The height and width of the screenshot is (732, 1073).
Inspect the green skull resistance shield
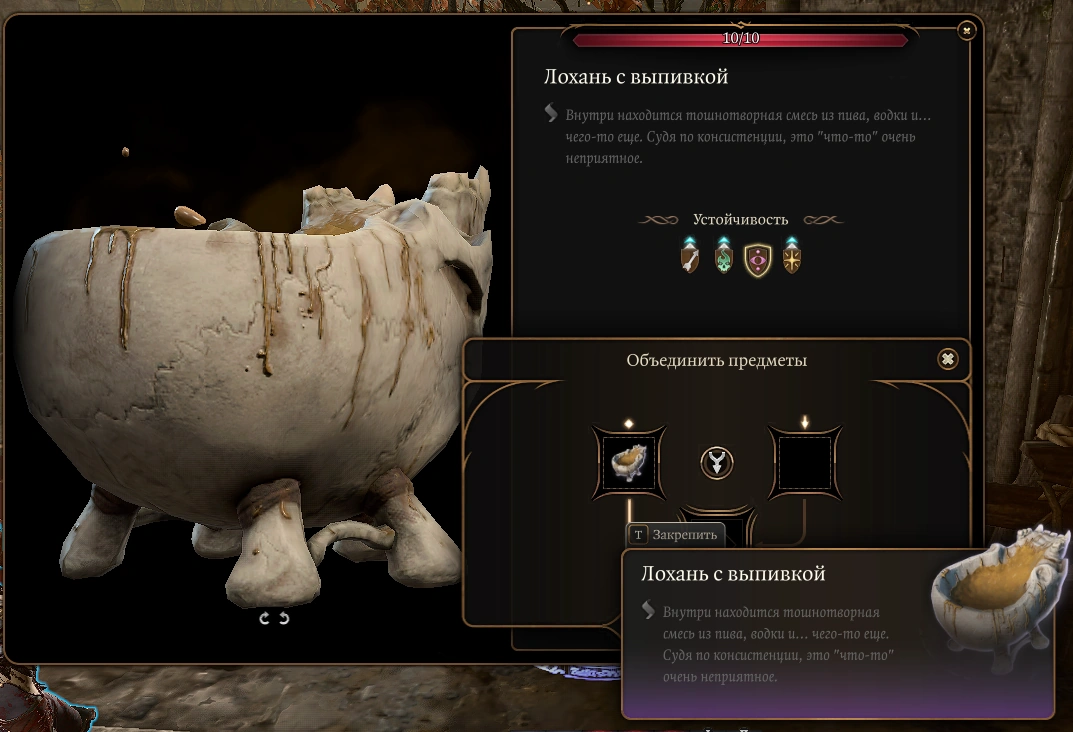(723, 259)
